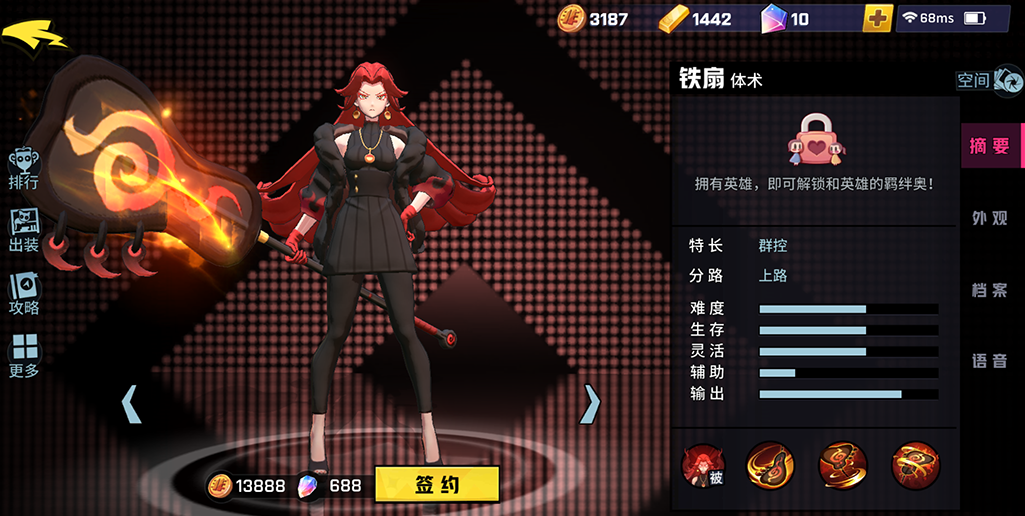Show the 更多 more options menu

pos(24,356)
